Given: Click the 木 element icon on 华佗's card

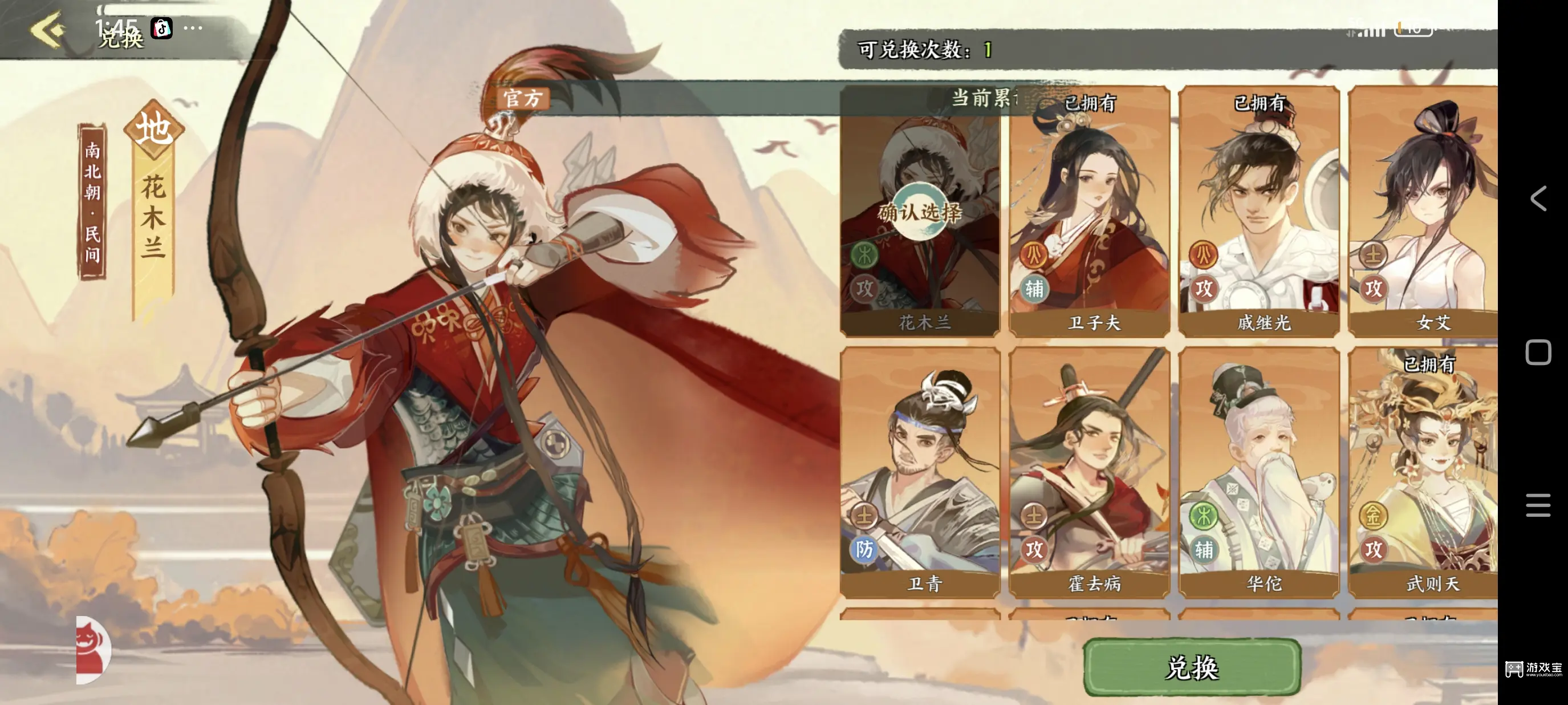Looking at the screenshot, I should point(1205,514).
